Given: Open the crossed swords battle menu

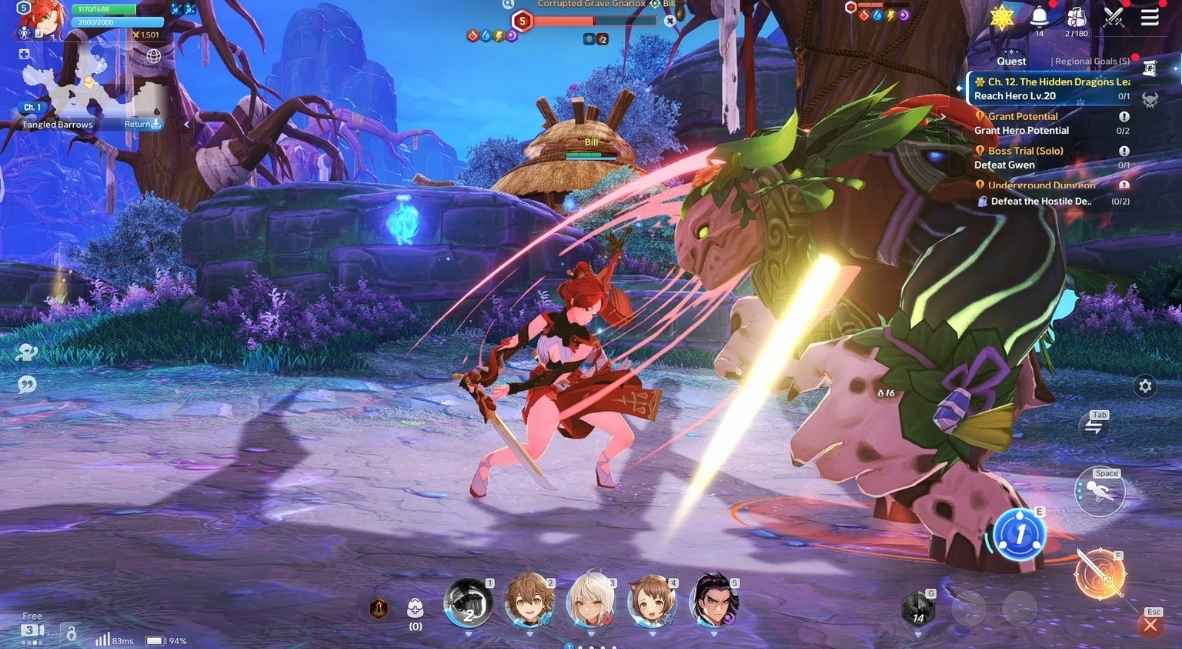Looking at the screenshot, I should pyautogui.click(x=1114, y=17).
